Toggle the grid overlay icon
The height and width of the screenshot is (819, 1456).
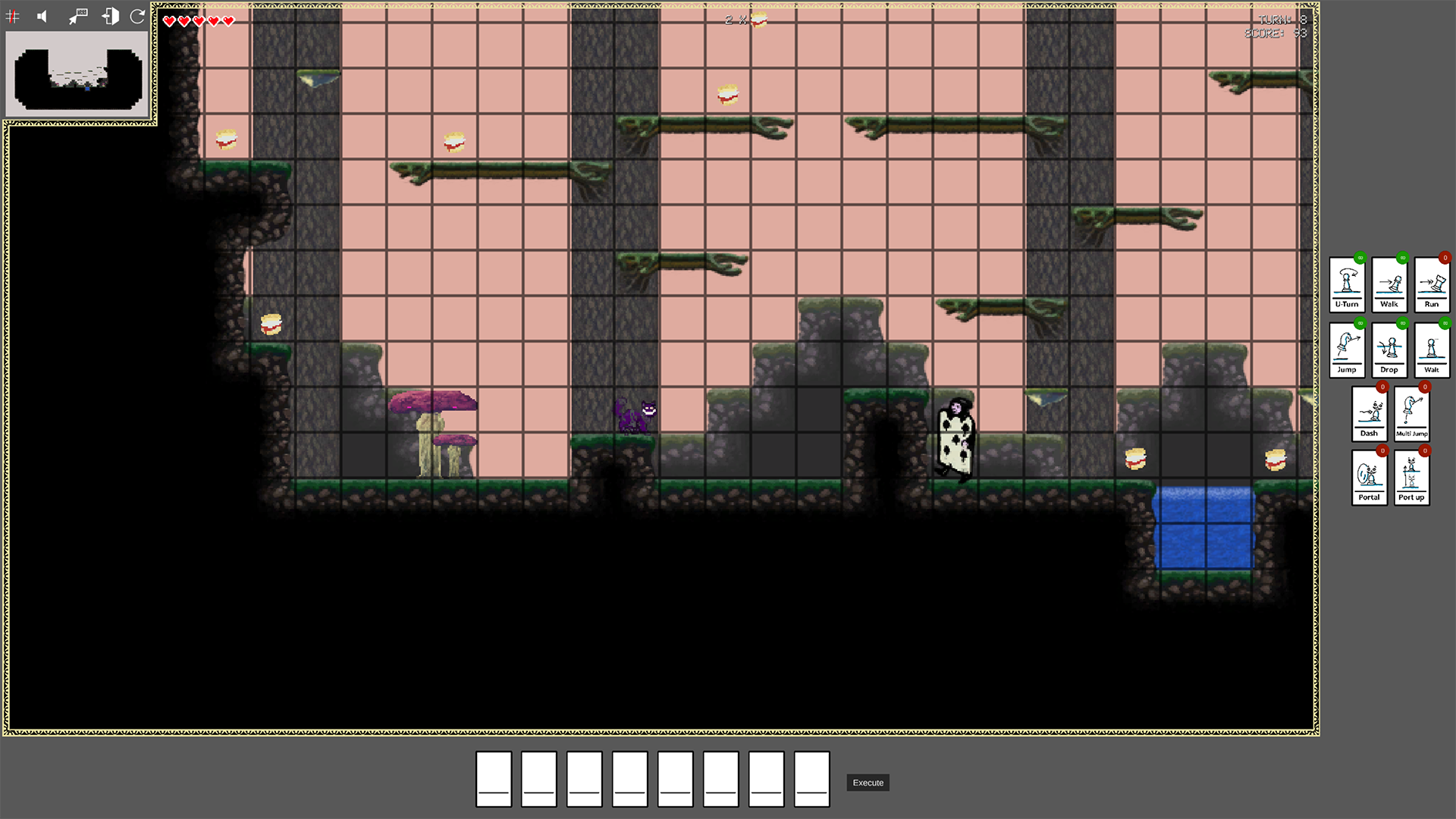coord(13,17)
